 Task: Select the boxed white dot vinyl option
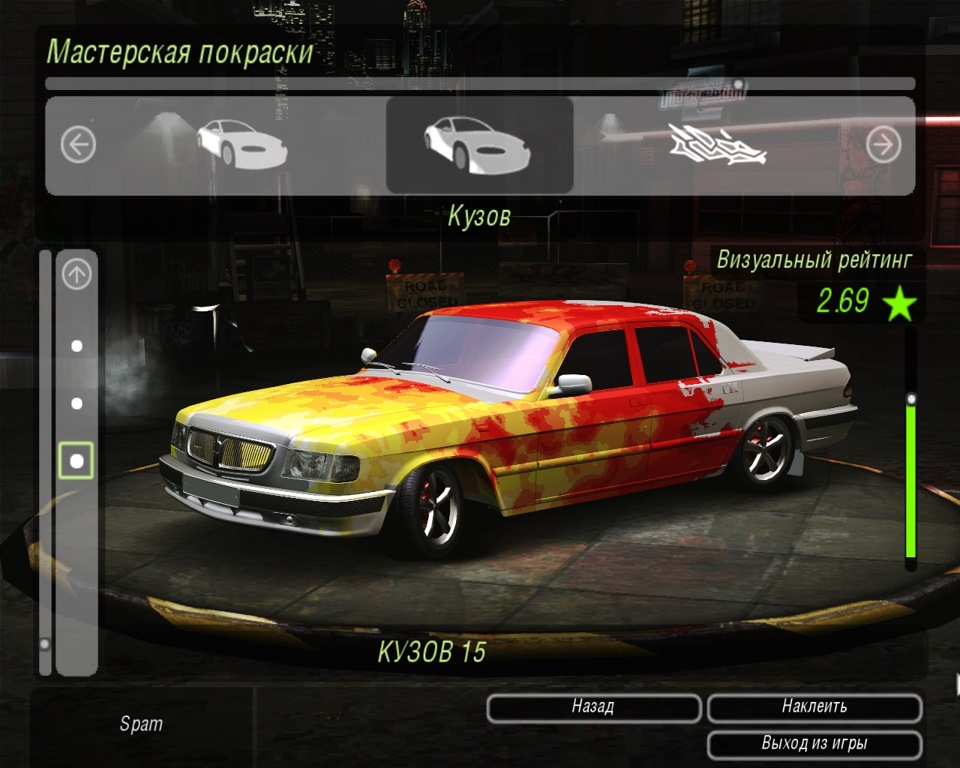coord(77,461)
